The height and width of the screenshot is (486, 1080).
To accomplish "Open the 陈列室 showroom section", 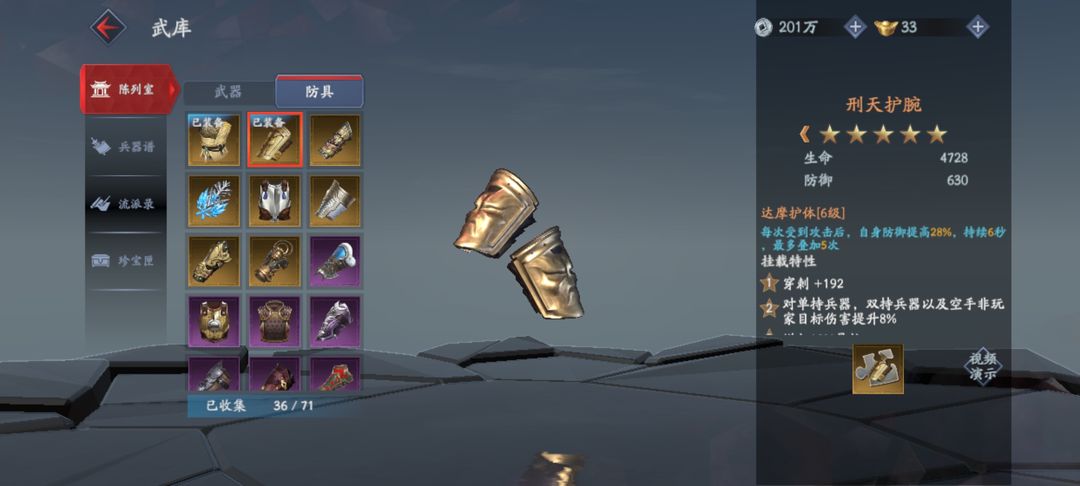I will (x=127, y=89).
